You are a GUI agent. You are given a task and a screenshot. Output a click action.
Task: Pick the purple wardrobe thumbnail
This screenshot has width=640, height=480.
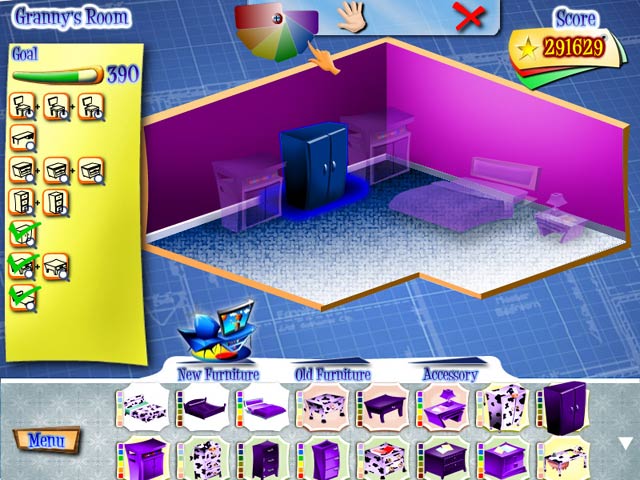coord(564,405)
